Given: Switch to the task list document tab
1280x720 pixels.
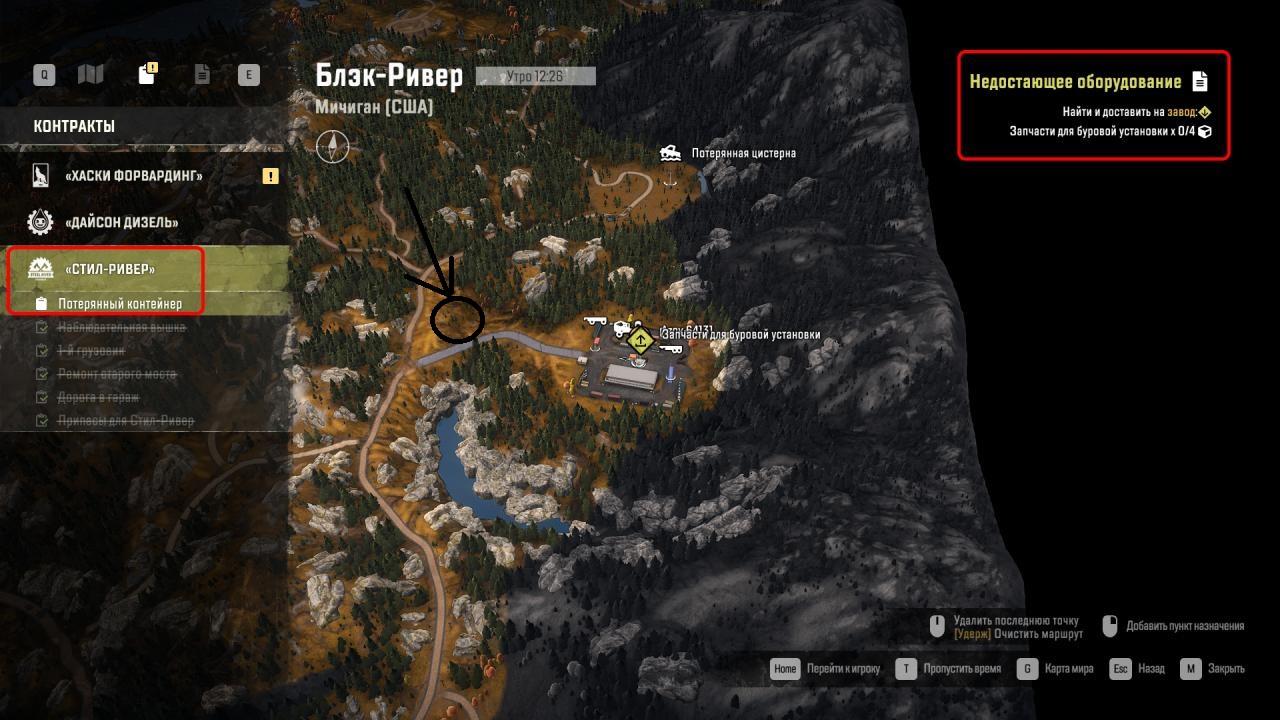Looking at the screenshot, I should pyautogui.click(x=202, y=75).
